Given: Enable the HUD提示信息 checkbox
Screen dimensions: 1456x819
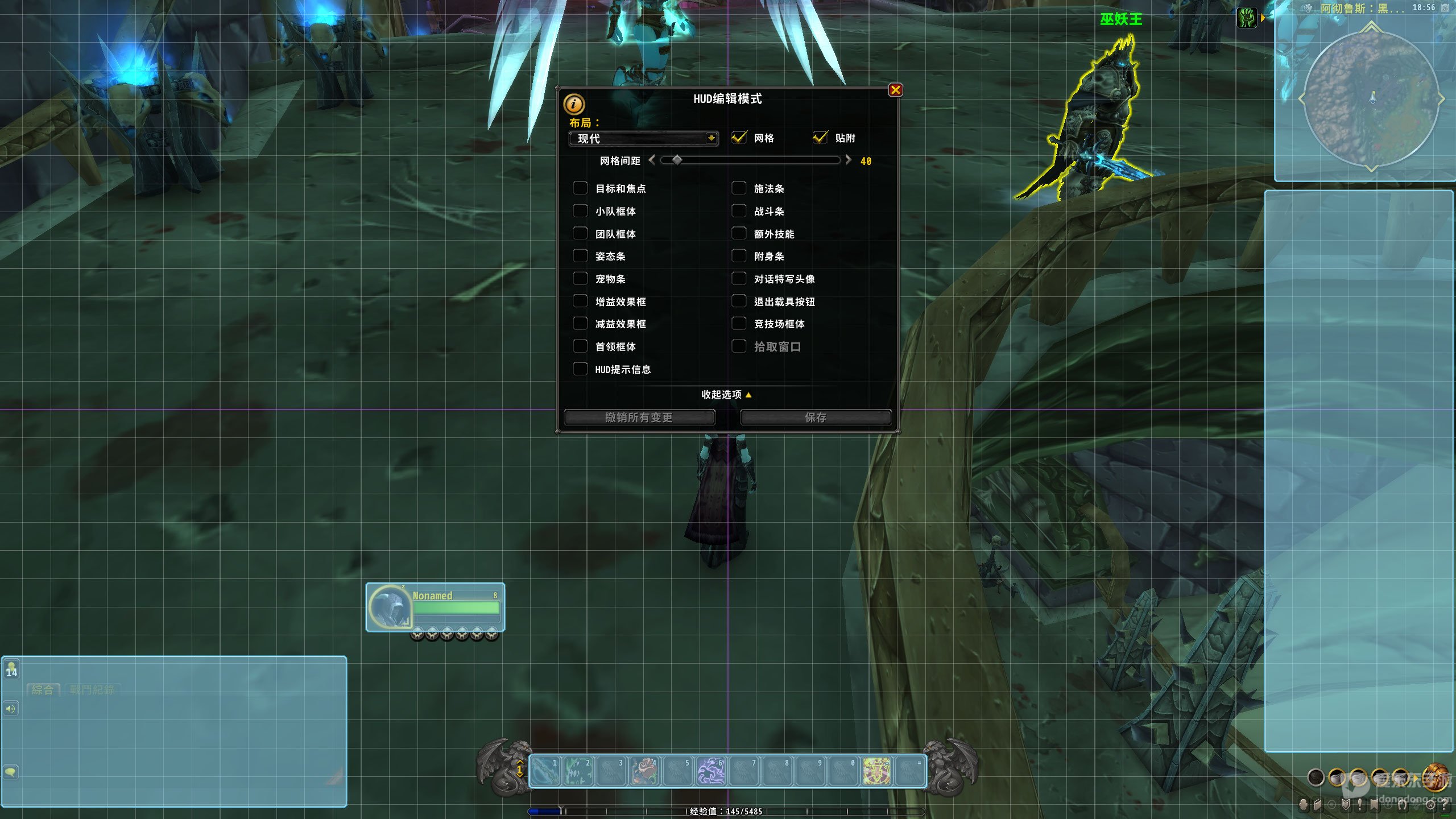Looking at the screenshot, I should click(580, 369).
